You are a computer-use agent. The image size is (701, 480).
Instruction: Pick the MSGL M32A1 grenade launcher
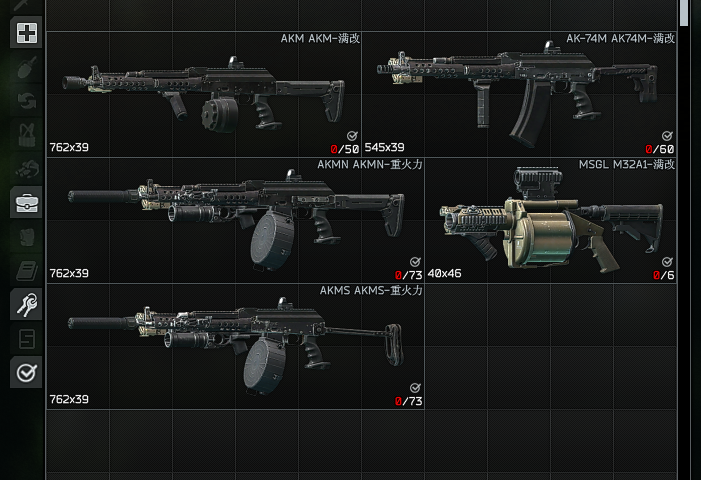click(551, 219)
